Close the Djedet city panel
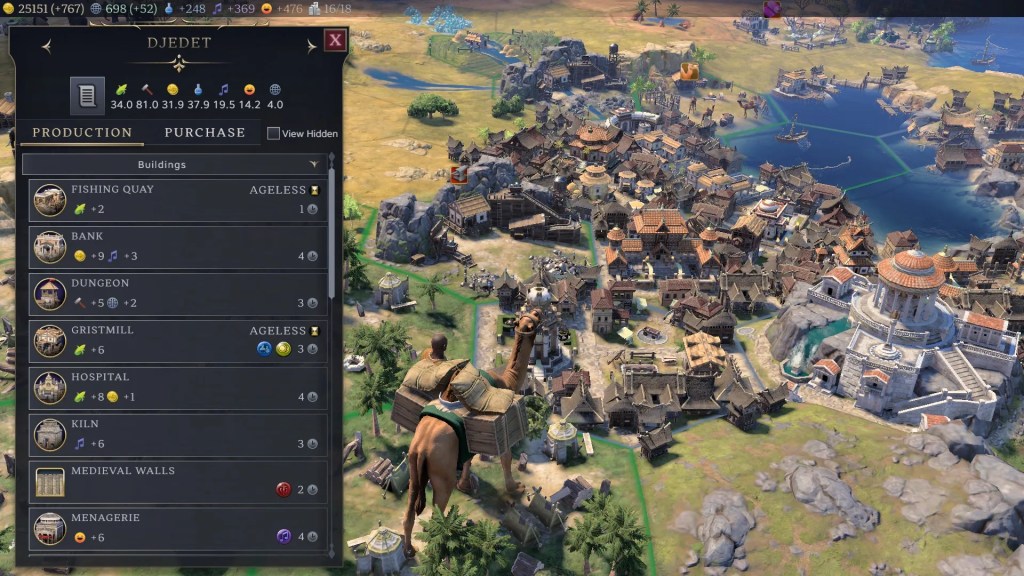Viewport: 1024px width, 576px height. tap(335, 41)
